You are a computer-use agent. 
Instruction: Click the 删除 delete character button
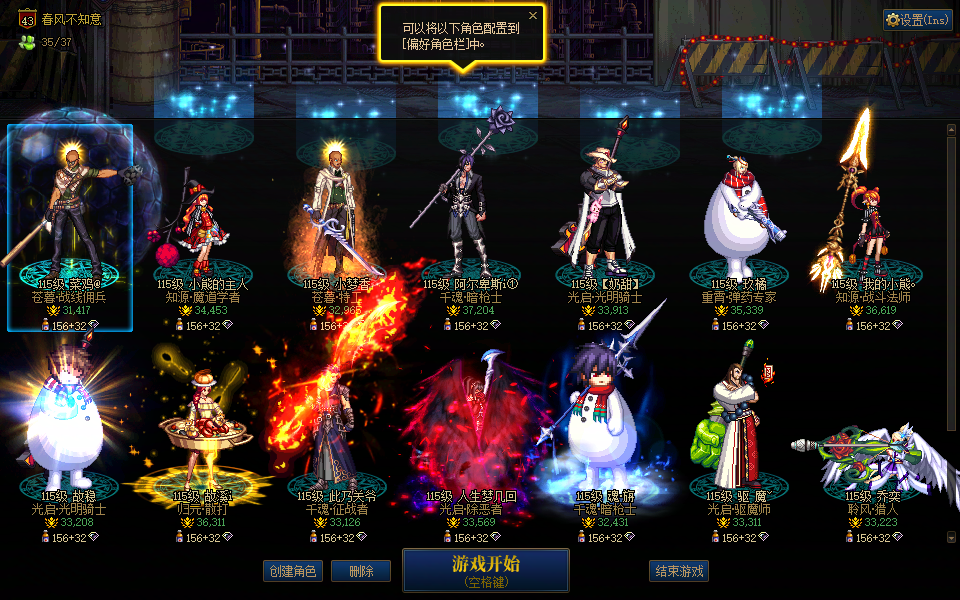coord(361,571)
